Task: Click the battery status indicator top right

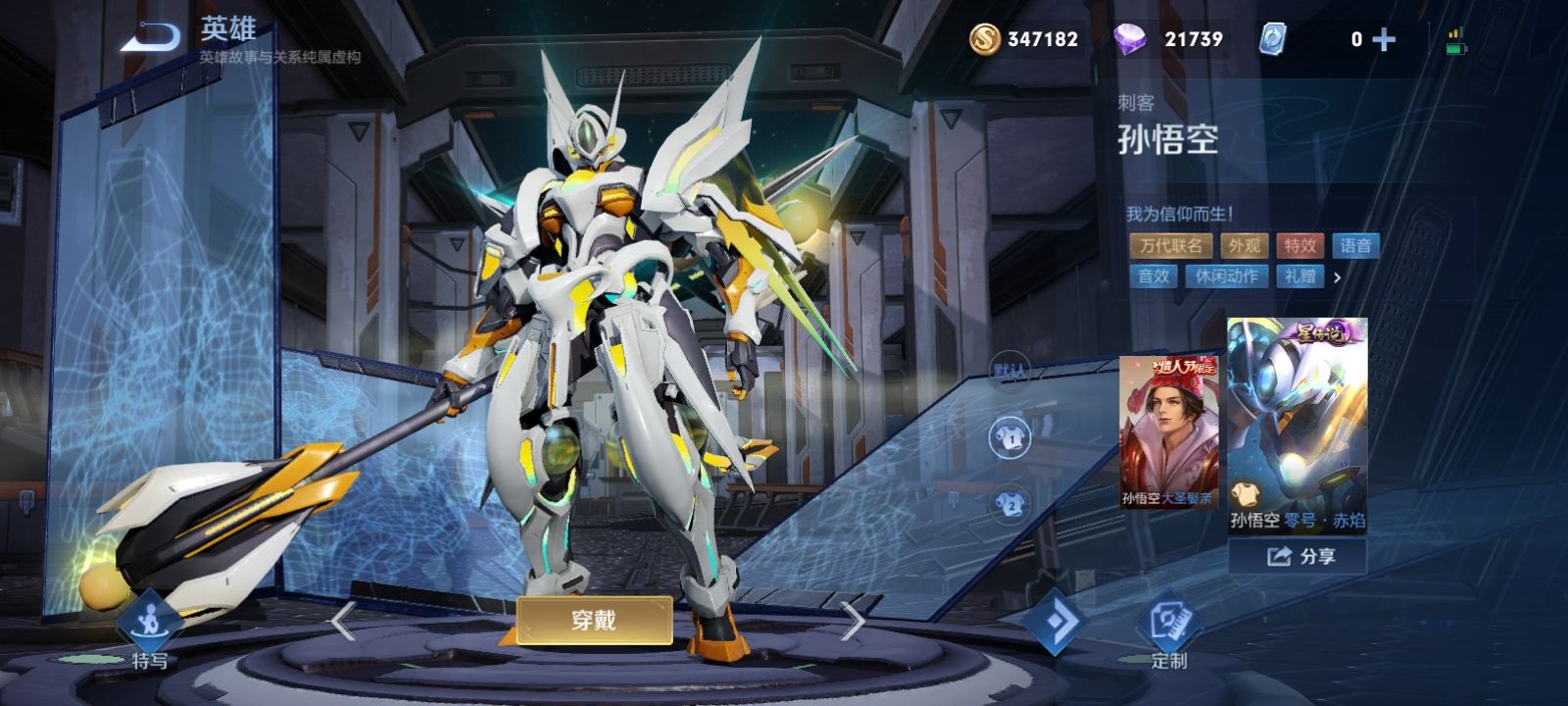Action: [1457, 40]
